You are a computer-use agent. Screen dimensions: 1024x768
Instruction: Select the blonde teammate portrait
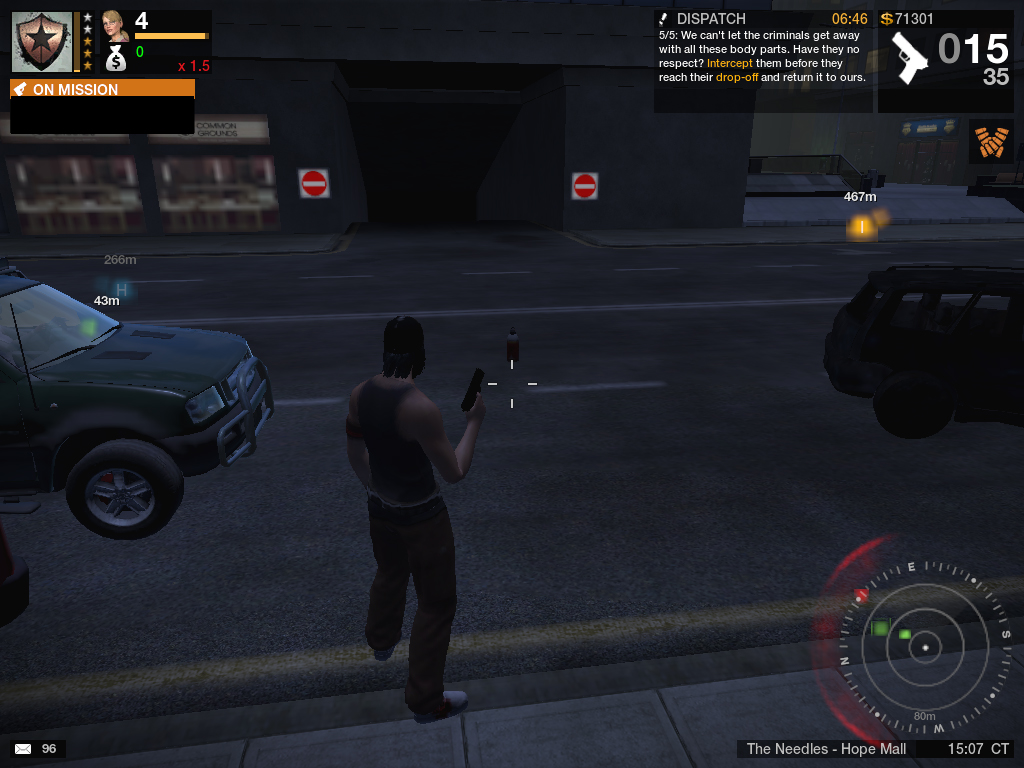pos(115,25)
